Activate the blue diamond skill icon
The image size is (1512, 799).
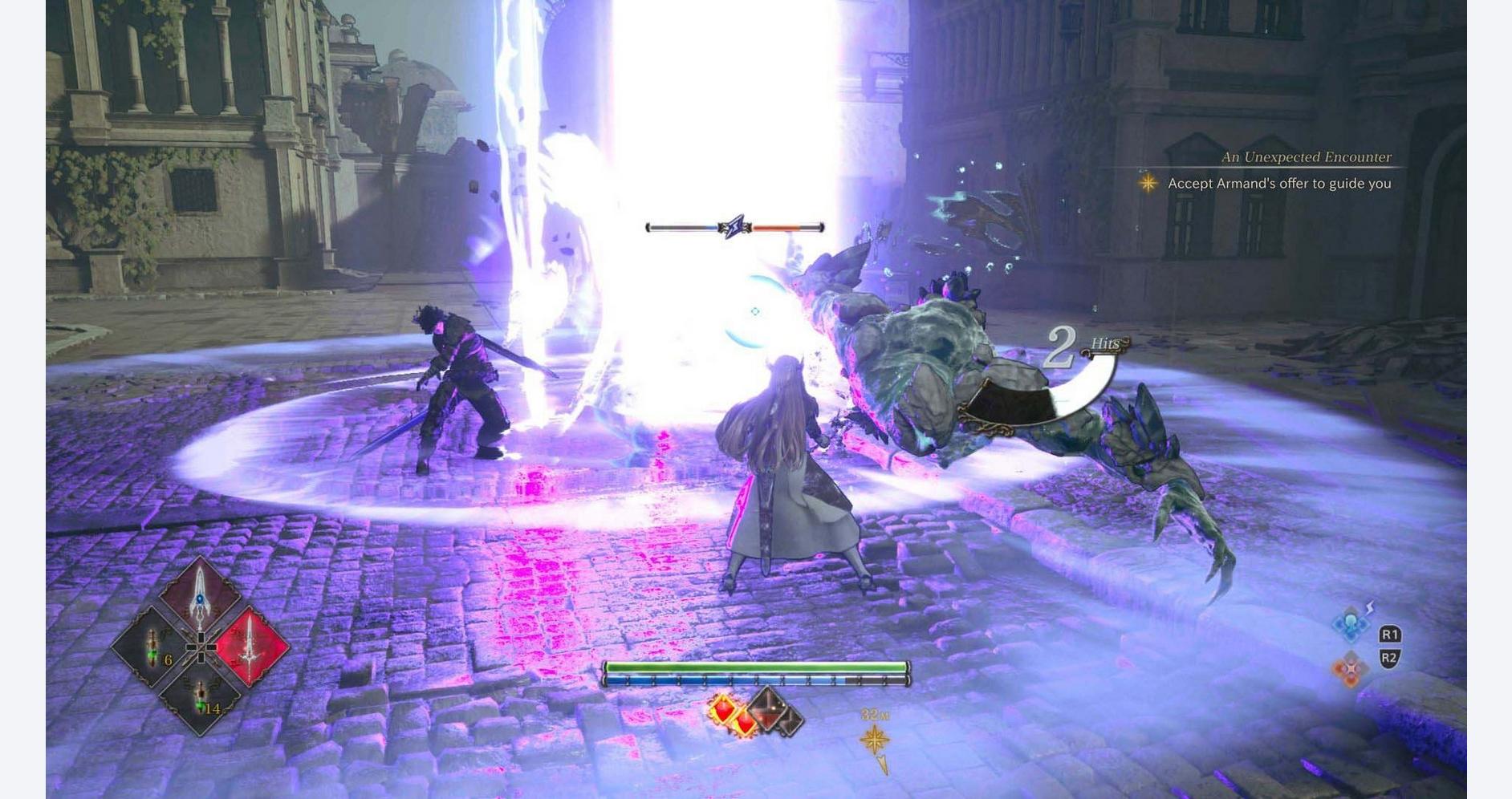1351,625
